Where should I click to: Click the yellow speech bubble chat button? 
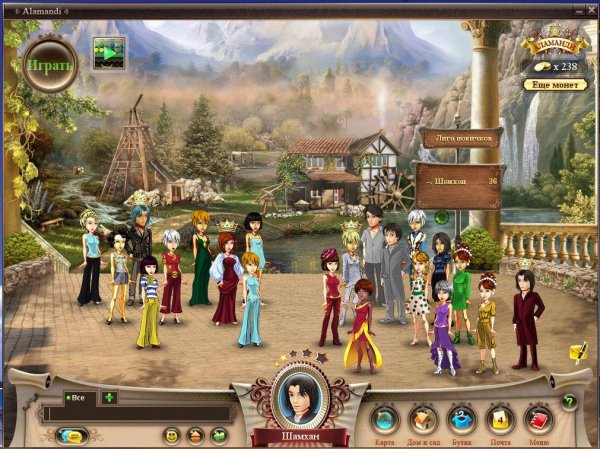(72, 436)
